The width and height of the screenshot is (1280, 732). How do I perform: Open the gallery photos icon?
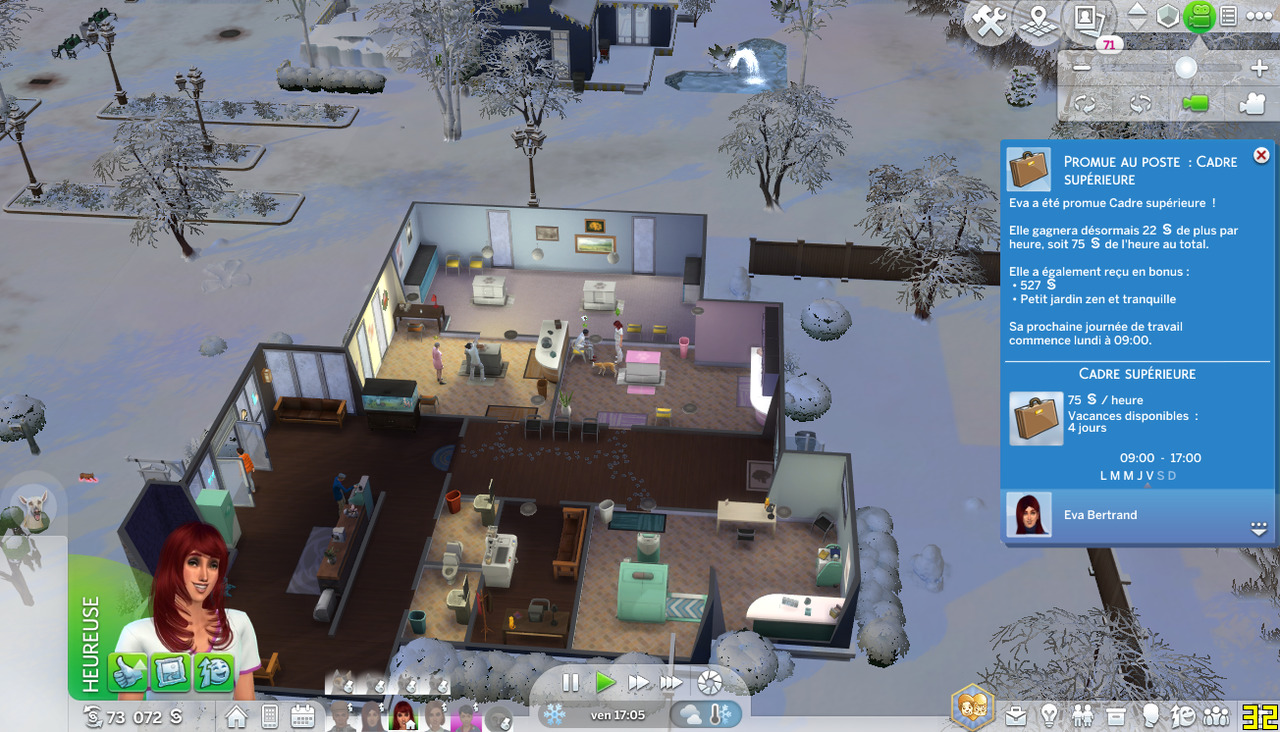click(1089, 20)
